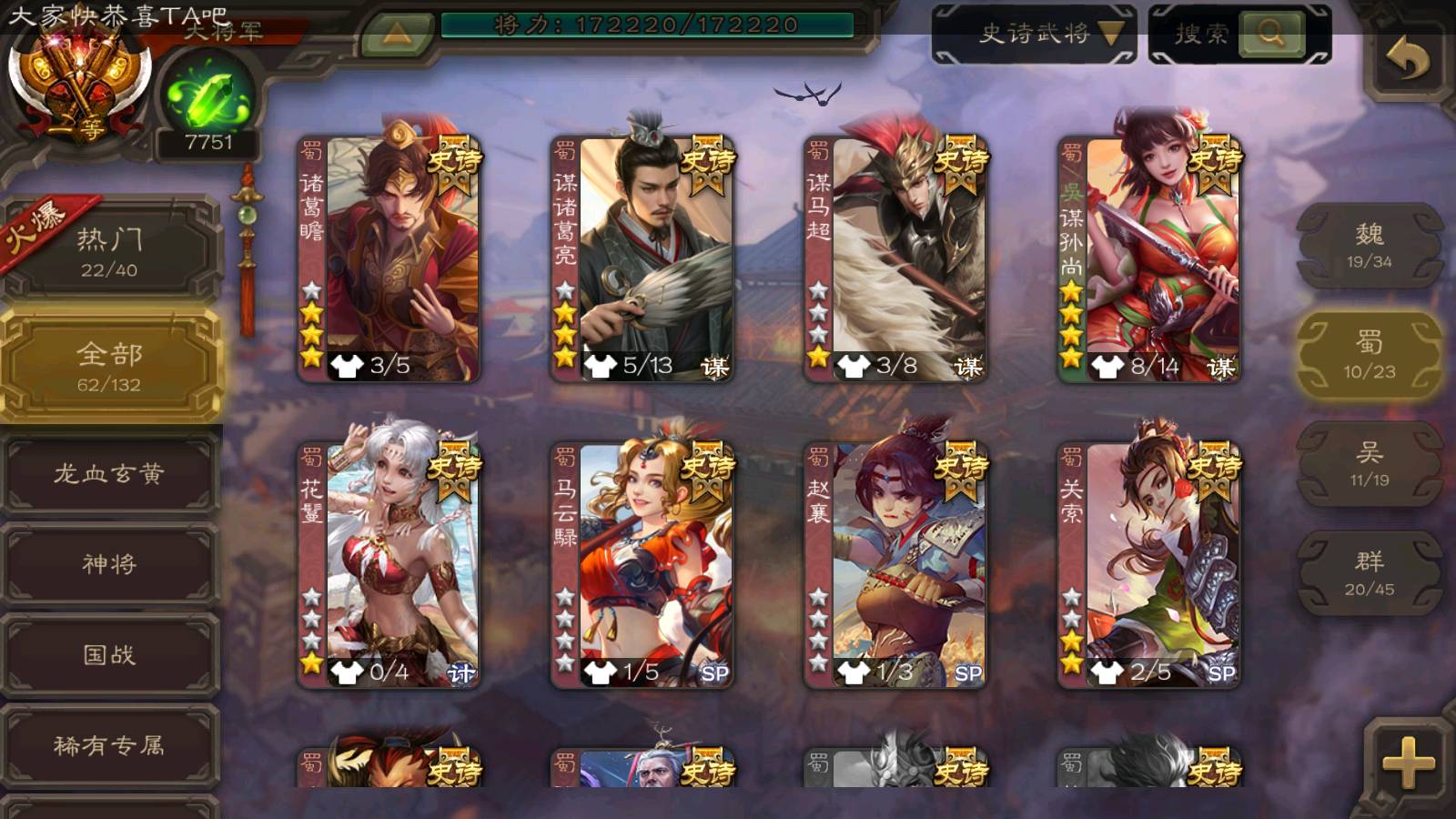Select the 全部 category tab
The width and height of the screenshot is (1456, 819).
[x=109, y=366]
